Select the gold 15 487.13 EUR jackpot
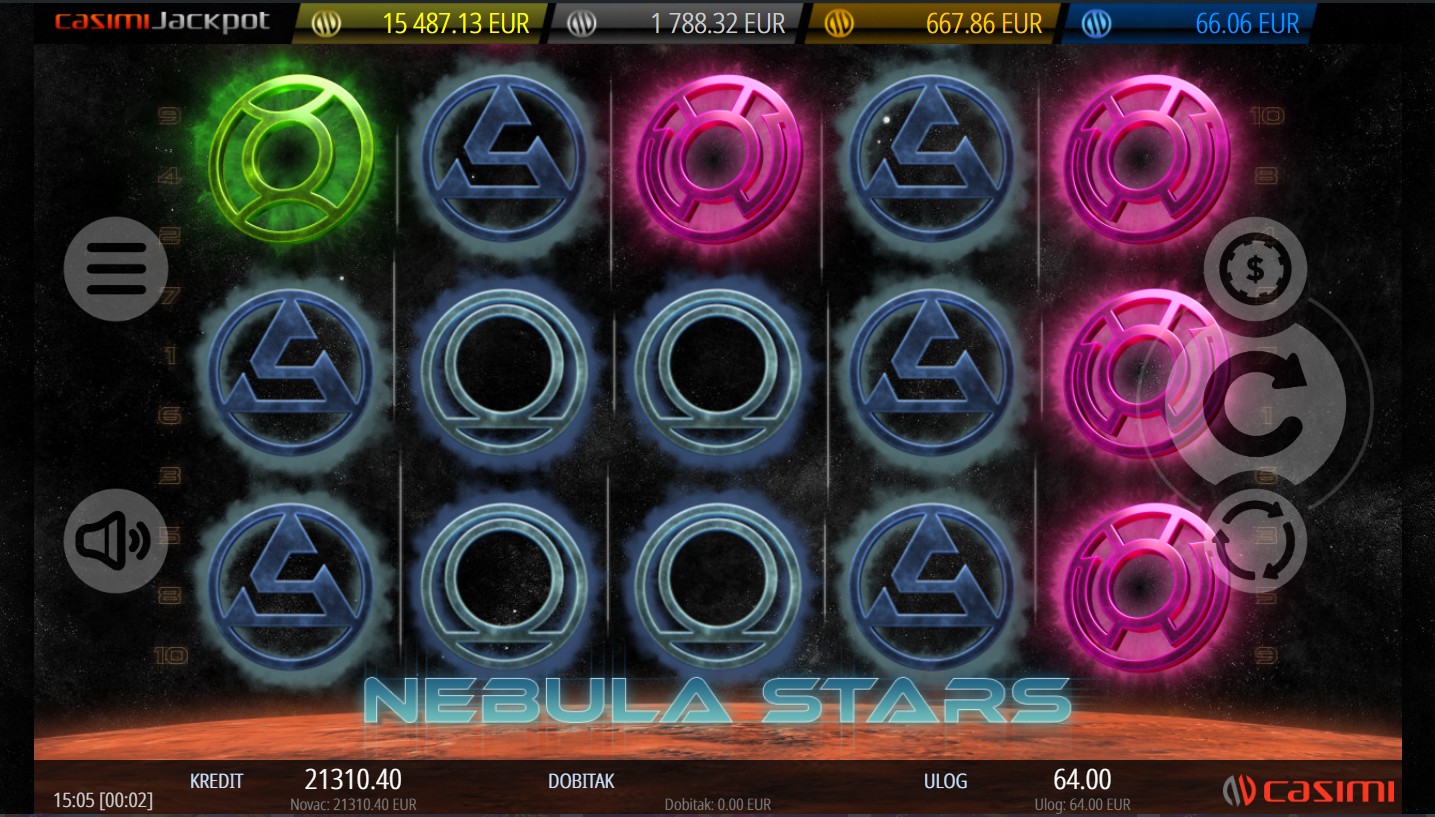 click(421, 23)
